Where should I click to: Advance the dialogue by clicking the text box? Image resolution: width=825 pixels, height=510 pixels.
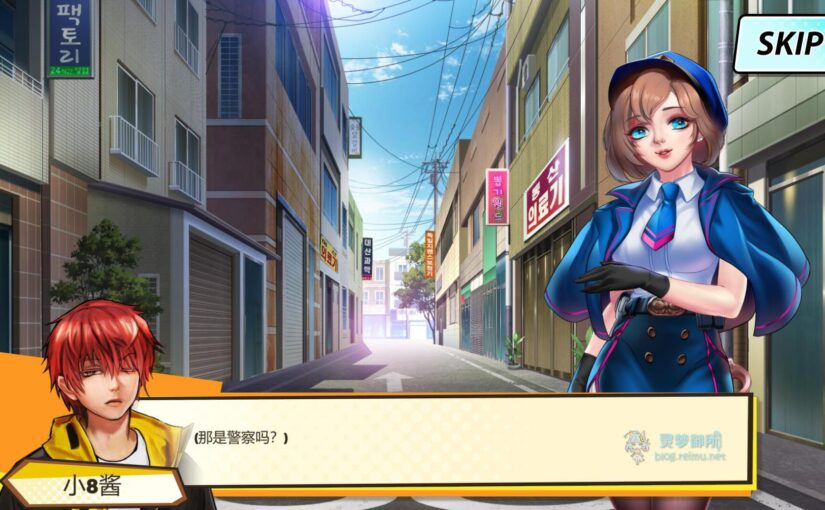coord(460,440)
